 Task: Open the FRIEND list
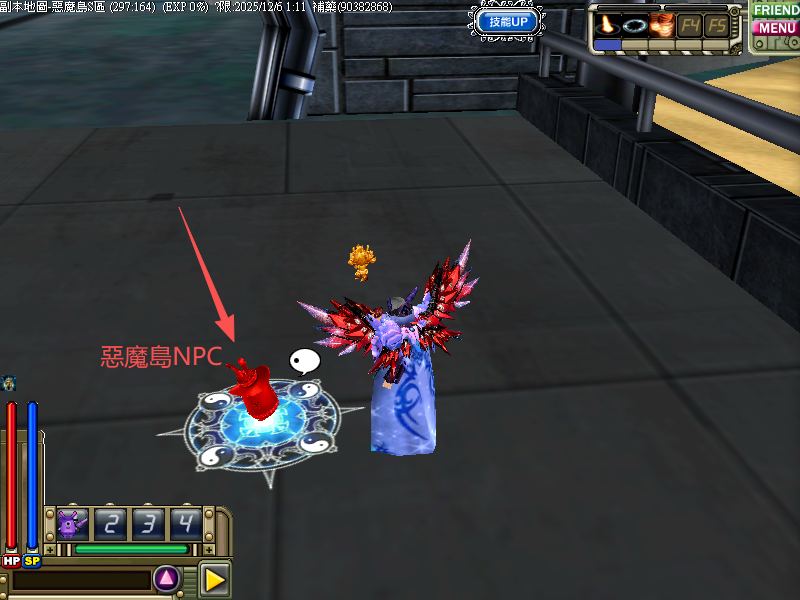click(776, 9)
